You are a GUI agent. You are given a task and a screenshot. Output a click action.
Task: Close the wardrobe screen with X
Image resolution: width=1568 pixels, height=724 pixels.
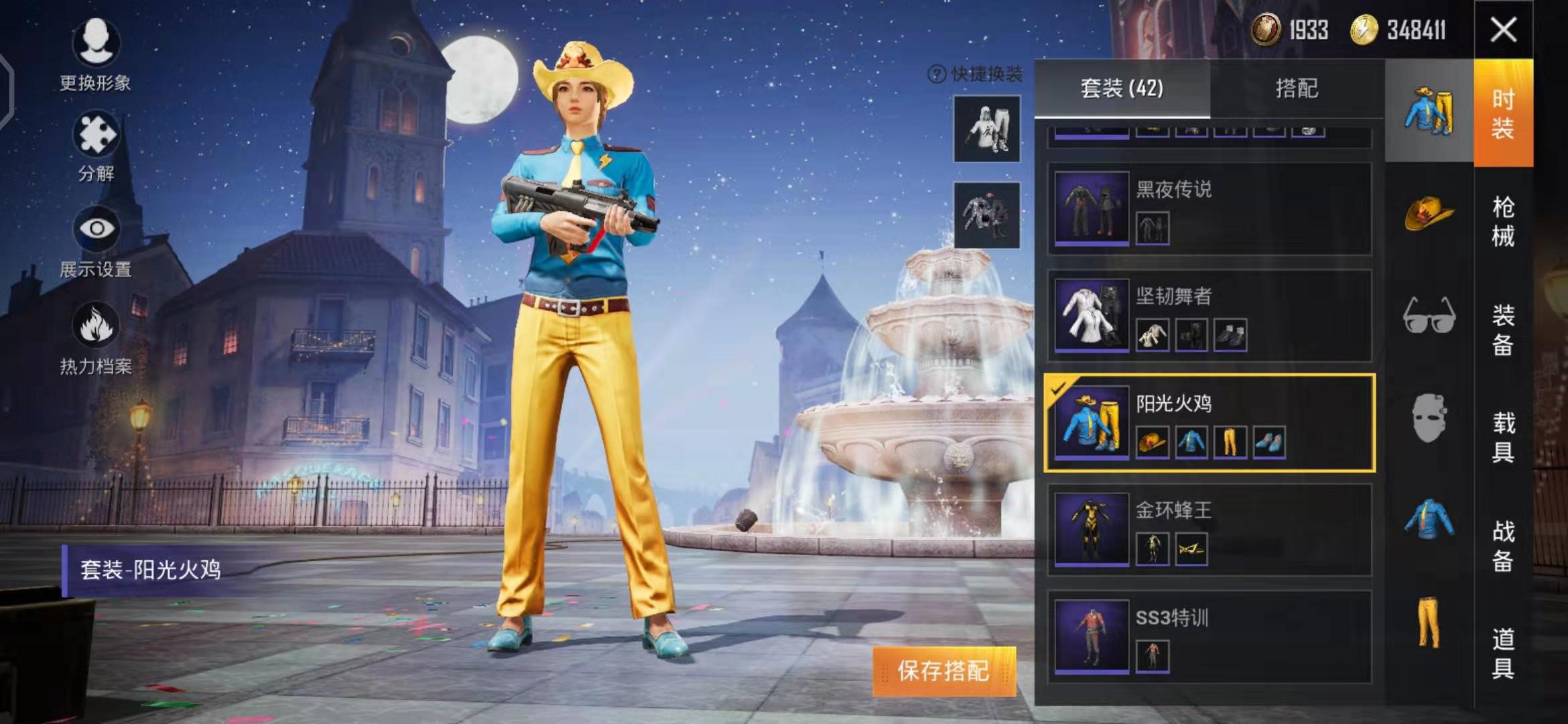[1503, 30]
